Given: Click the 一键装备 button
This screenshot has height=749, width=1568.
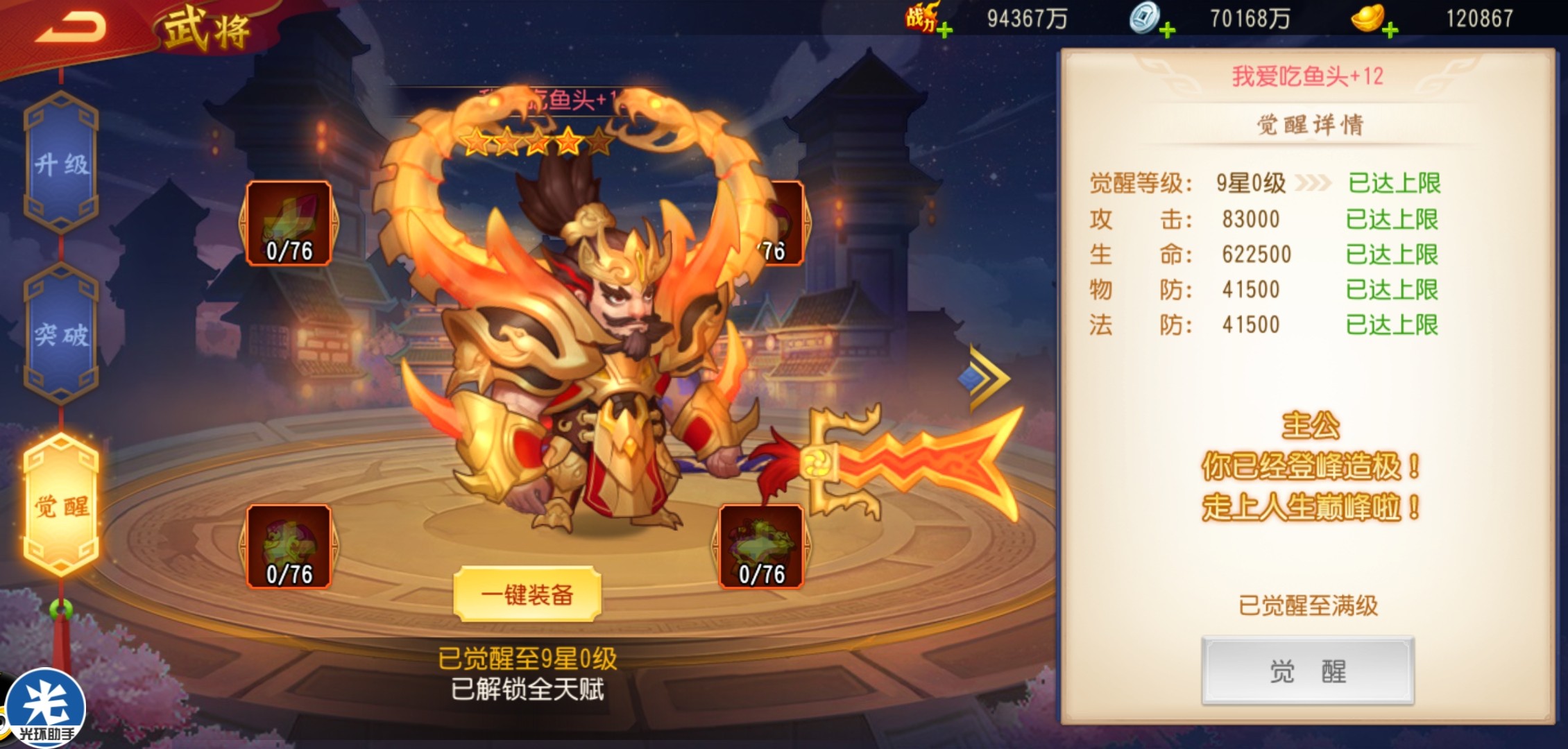Looking at the screenshot, I should (527, 594).
